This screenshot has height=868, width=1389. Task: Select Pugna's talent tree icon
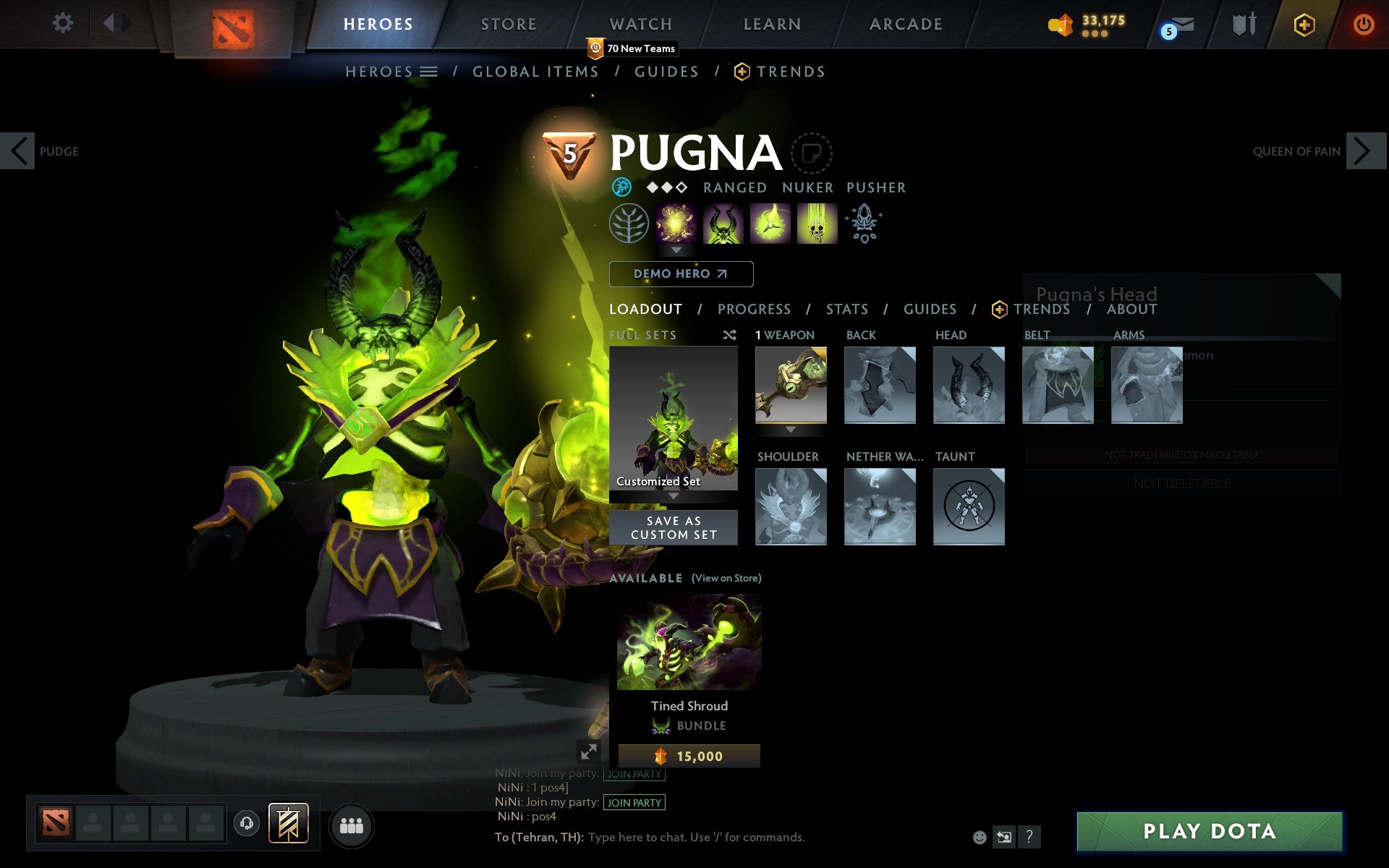coord(628,224)
